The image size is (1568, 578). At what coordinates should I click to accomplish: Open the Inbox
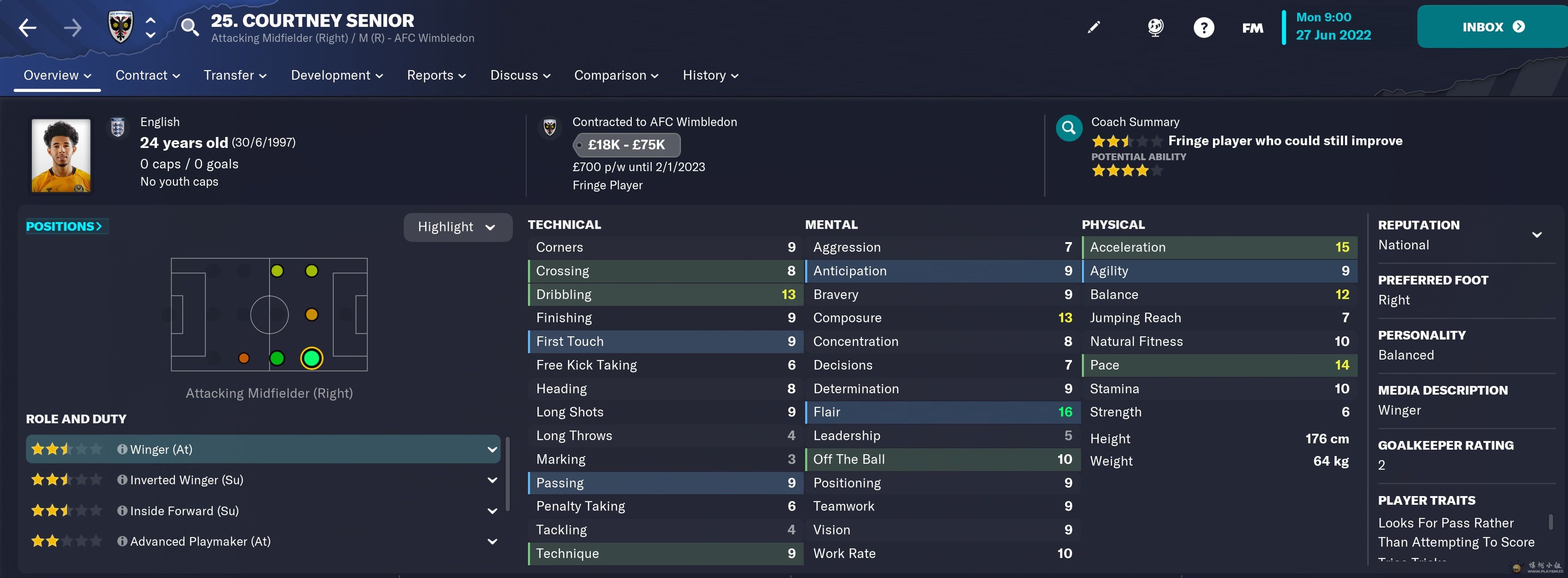click(x=1492, y=27)
